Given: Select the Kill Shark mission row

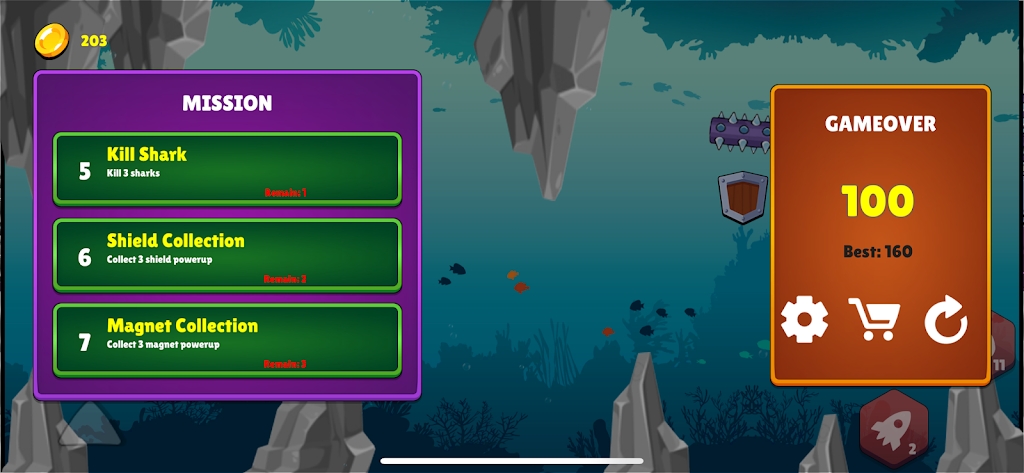Looking at the screenshot, I should click(x=227, y=169).
